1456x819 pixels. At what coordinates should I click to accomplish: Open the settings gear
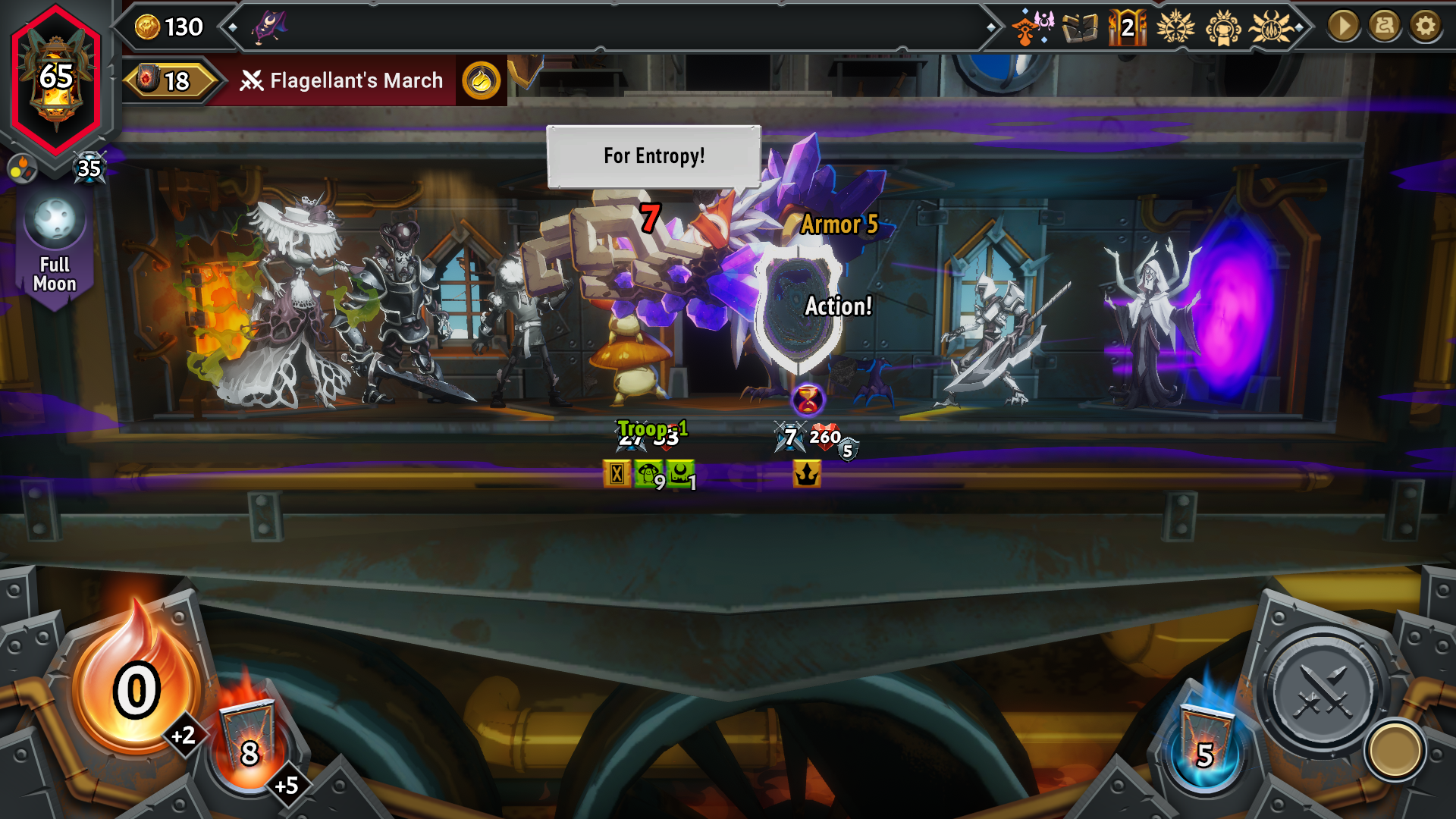(x=1426, y=27)
